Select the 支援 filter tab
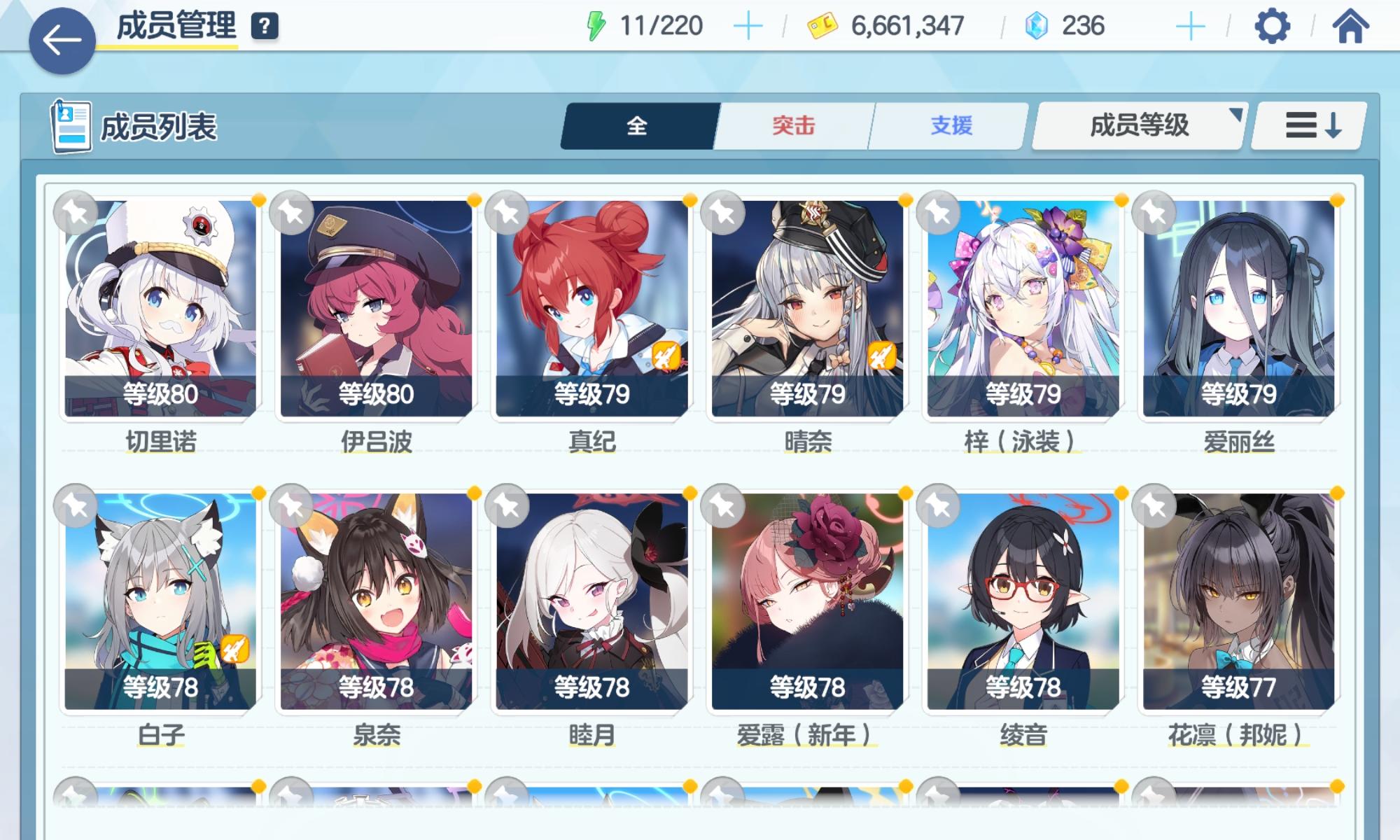Viewport: 1400px width, 840px height. (x=948, y=126)
